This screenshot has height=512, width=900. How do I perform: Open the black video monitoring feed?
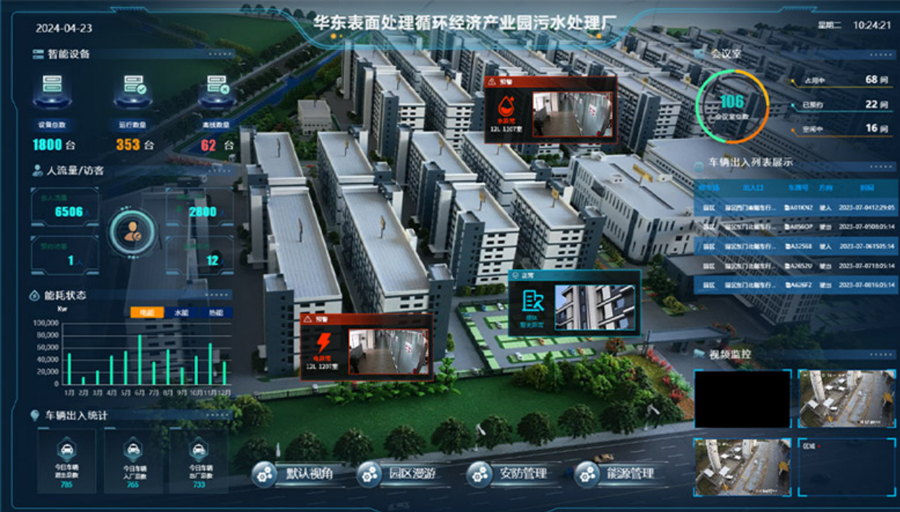point(741,399)
